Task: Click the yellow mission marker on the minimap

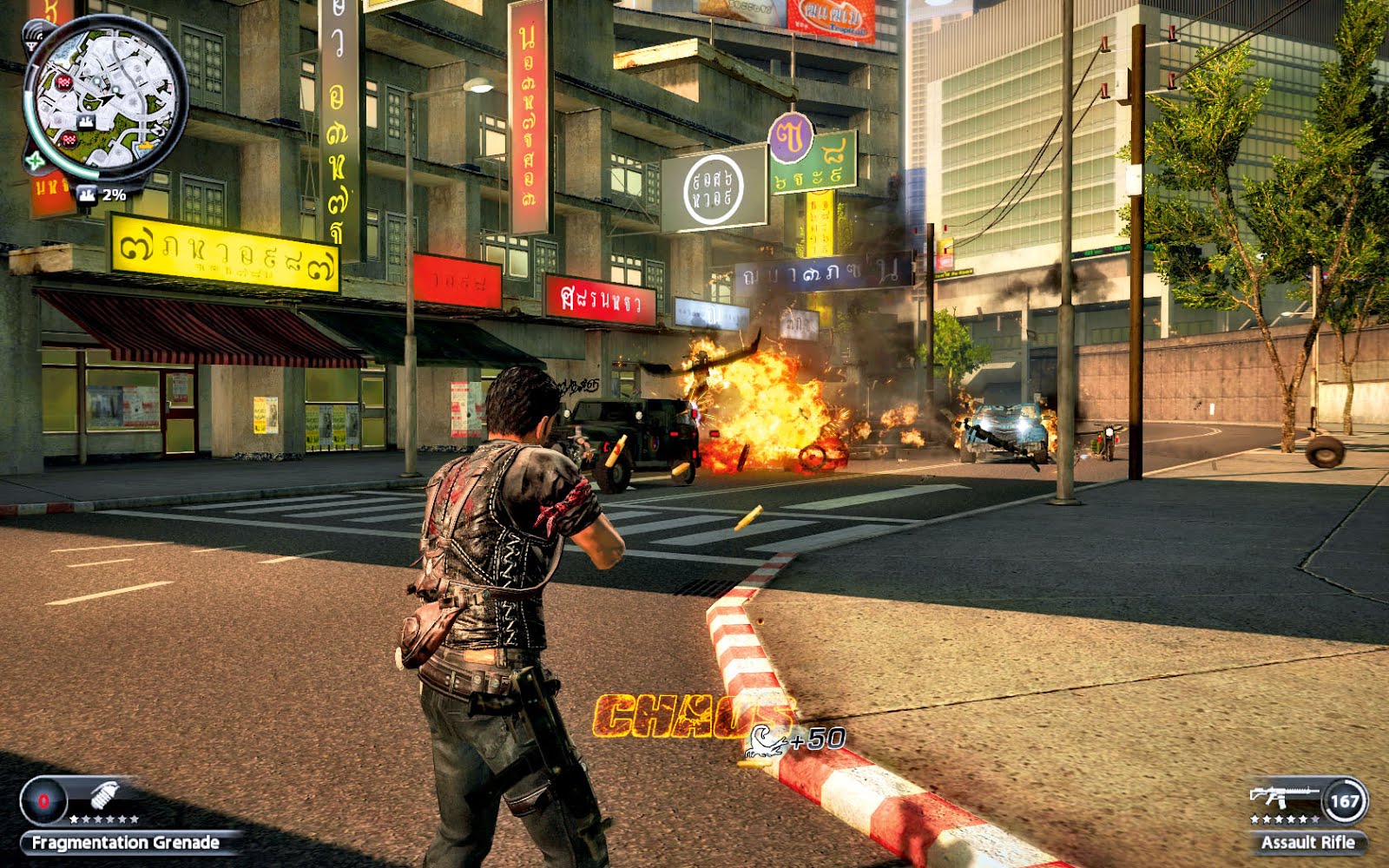Action: coord(148,144)
